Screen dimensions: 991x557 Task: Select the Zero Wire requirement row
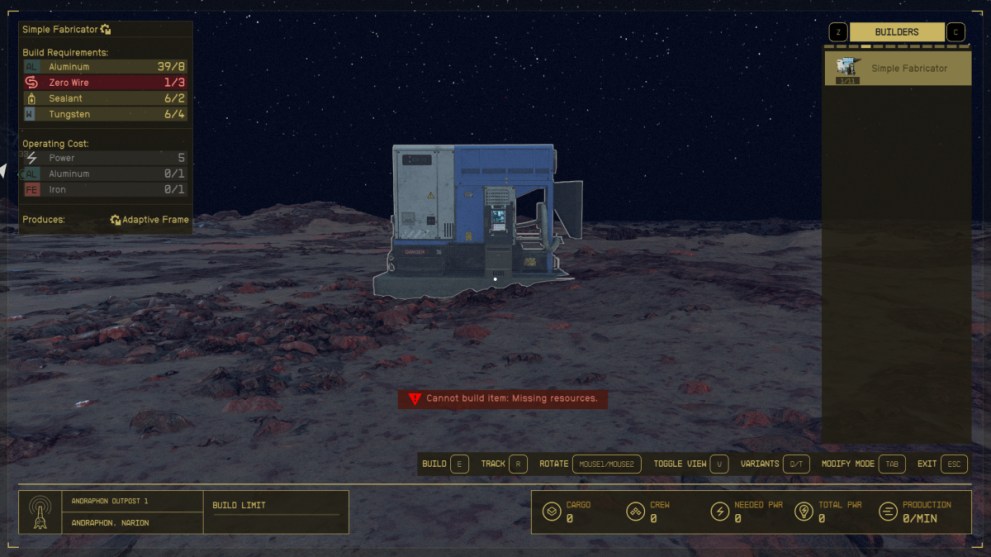(x=105, y=83)
